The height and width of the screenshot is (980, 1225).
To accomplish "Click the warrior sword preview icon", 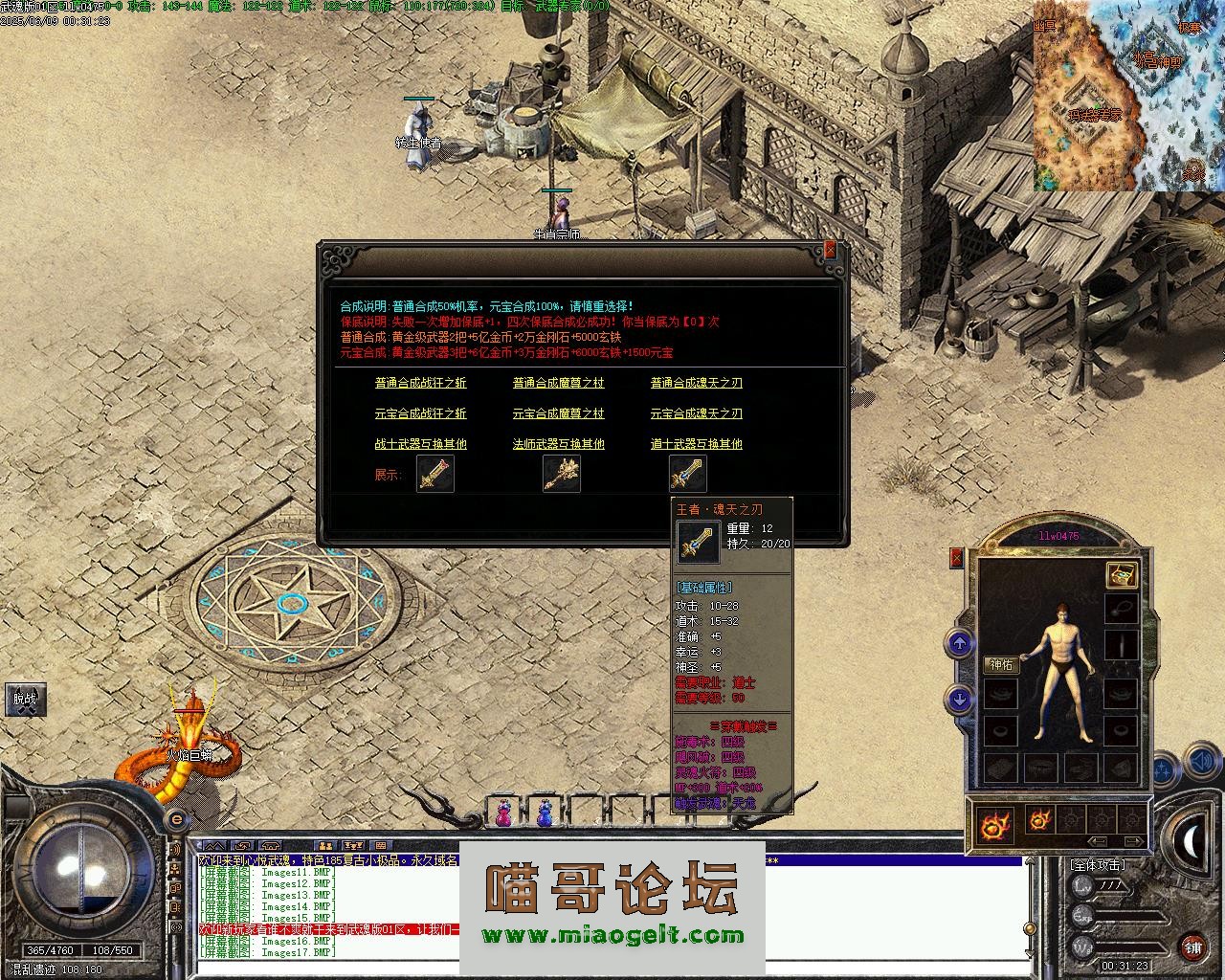I will 435,474.
